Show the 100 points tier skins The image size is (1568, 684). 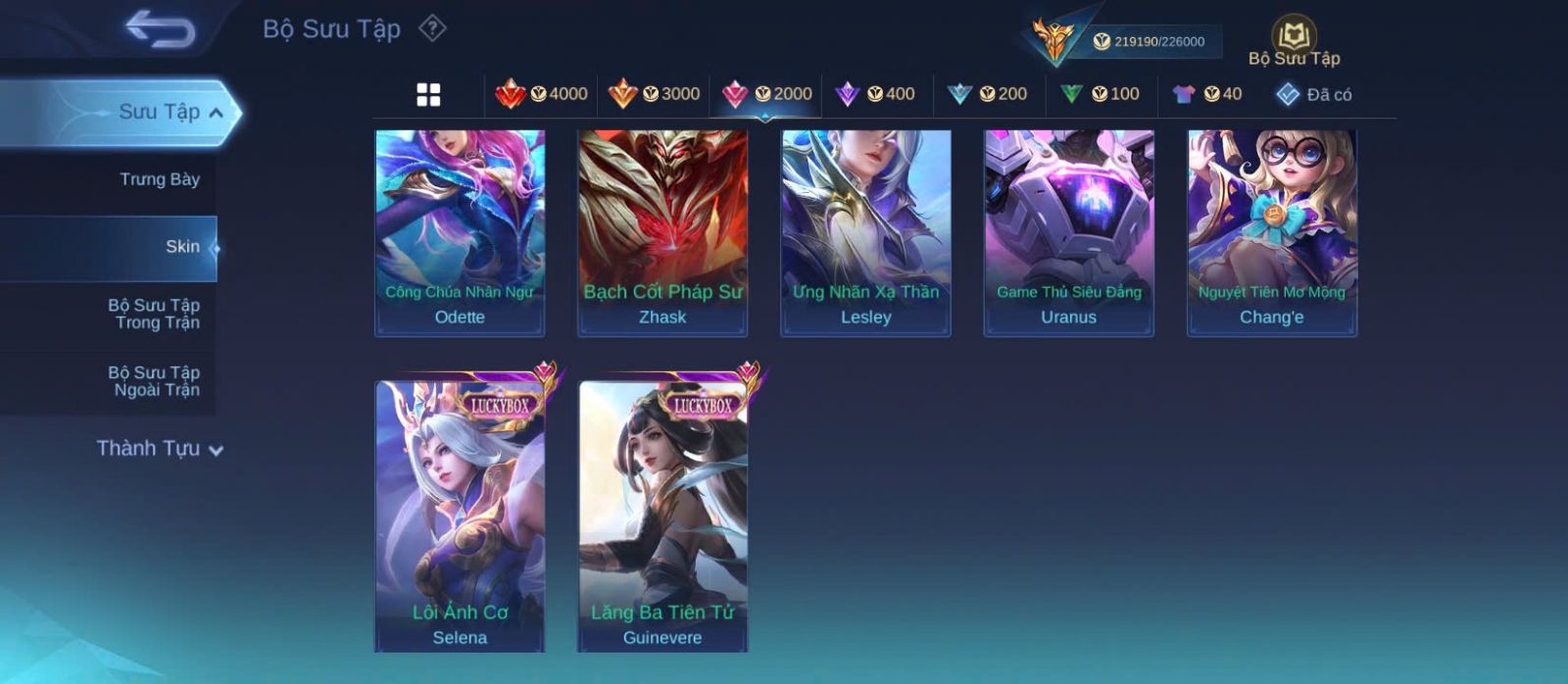1100,94
